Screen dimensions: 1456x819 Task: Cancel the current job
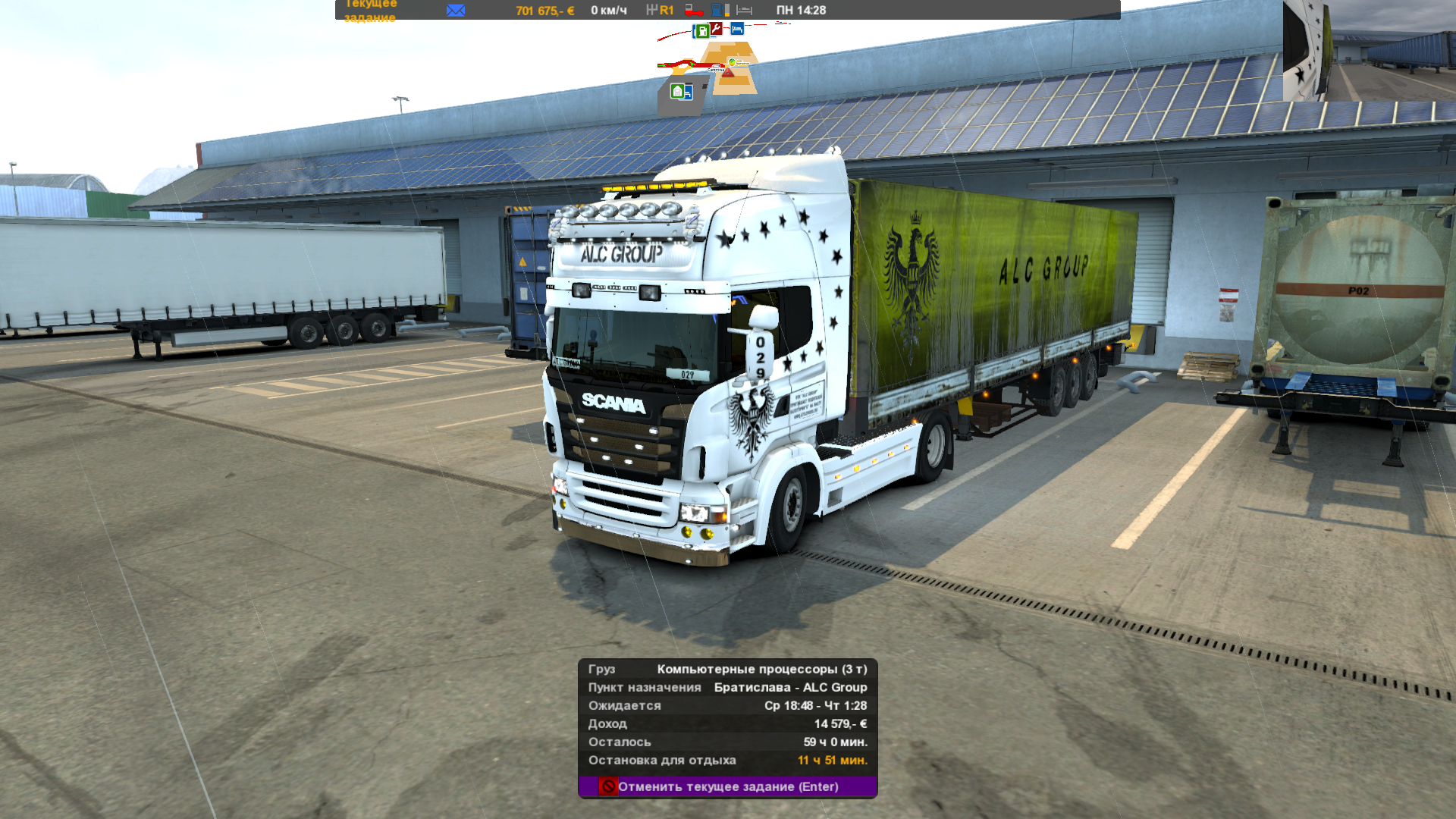tap(727, 786)
